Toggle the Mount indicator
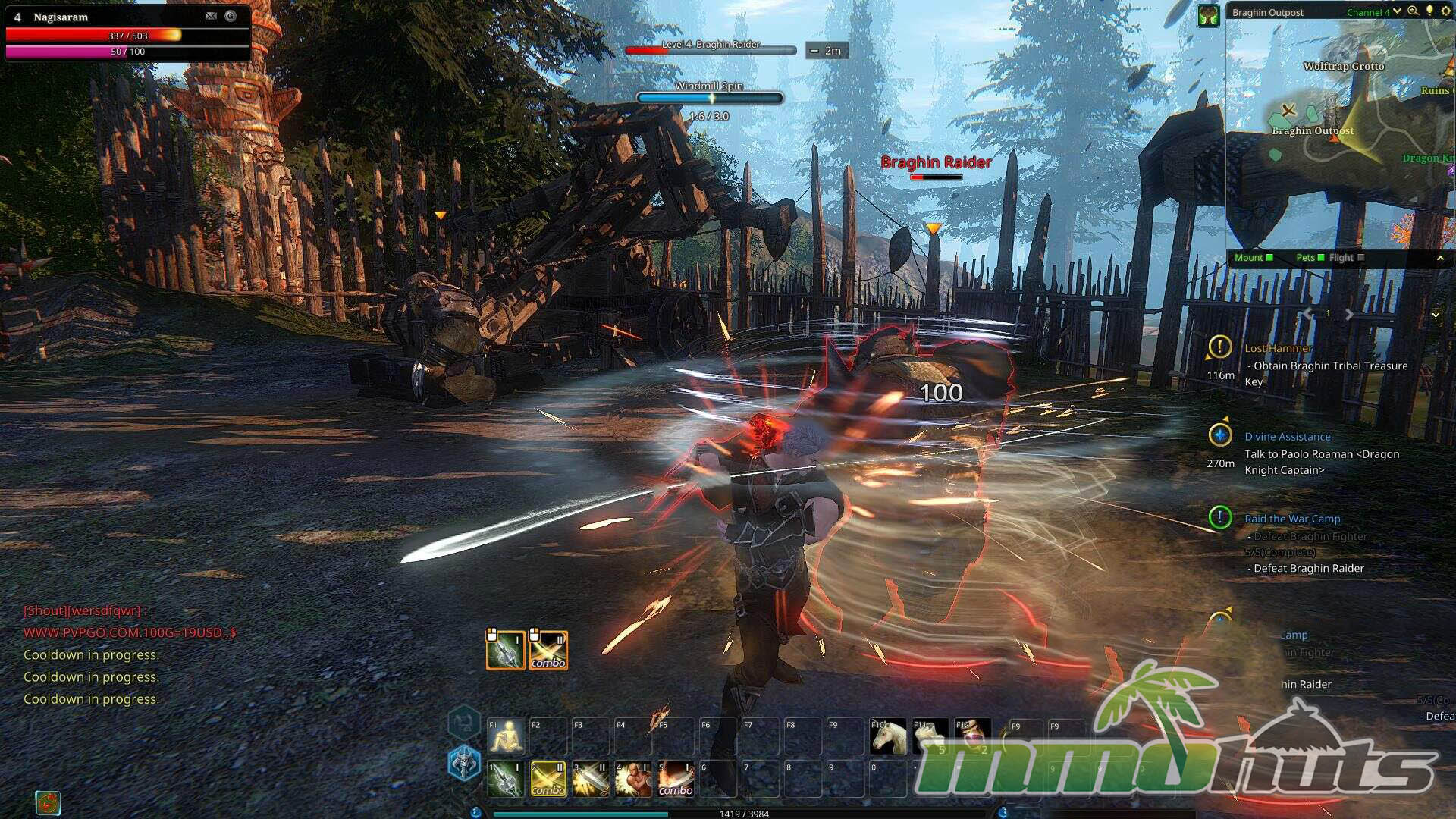The height and width of the screenshot is (819, 1456). (1254, 258)
